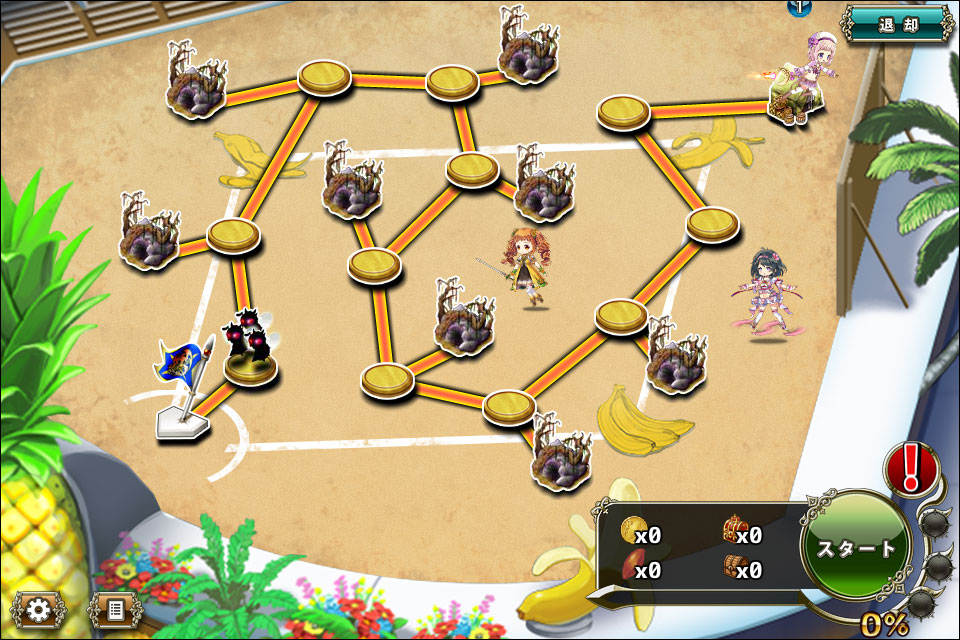Open the document list icon
Screen dimensions: 960x640
point(114,609)
